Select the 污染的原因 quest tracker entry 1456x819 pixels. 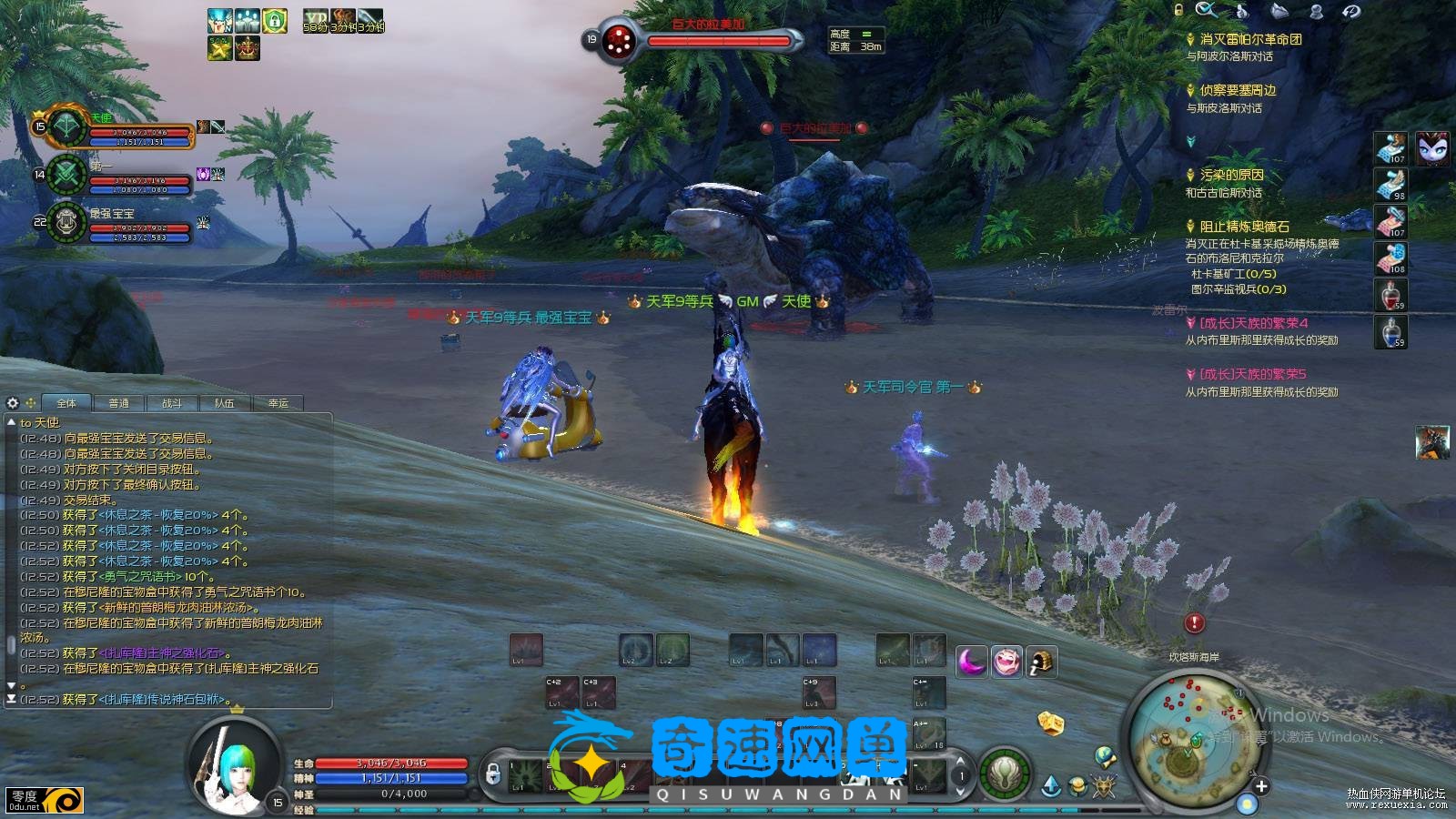[1231, 175]
